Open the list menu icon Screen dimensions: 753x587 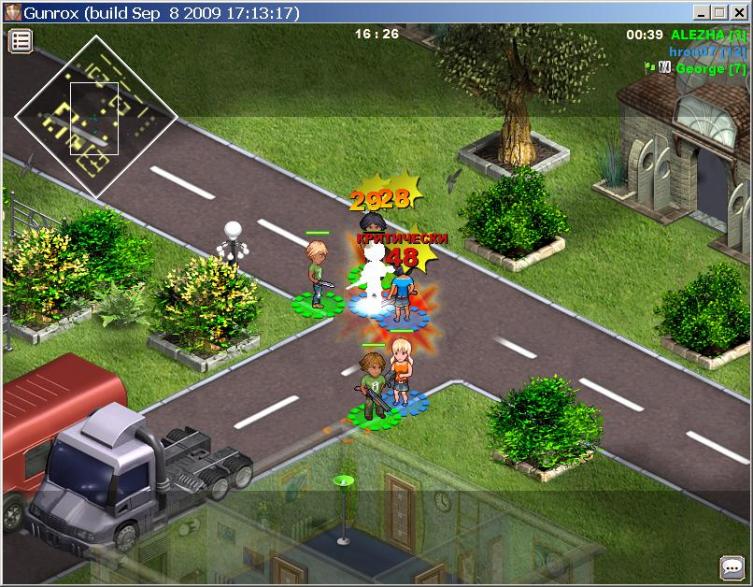click(x=21, y=41)
